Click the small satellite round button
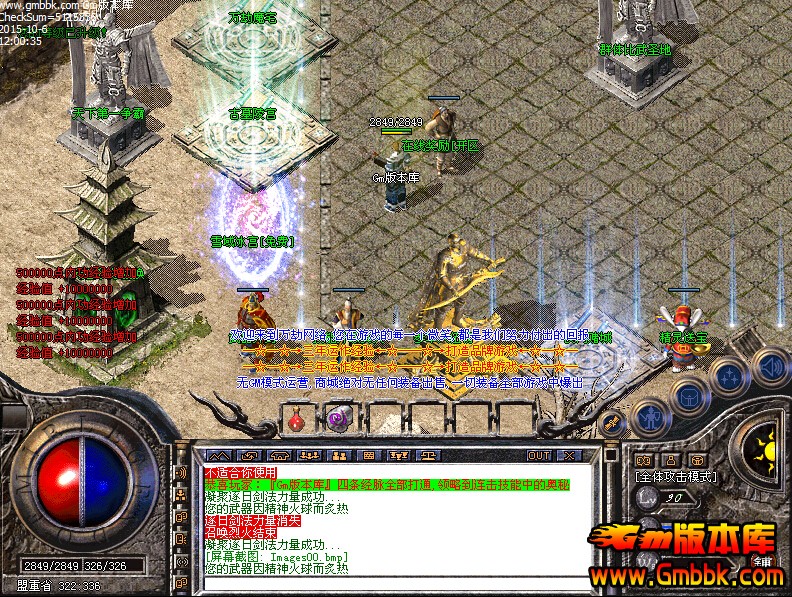792x597 pixels. pos(609,422)
